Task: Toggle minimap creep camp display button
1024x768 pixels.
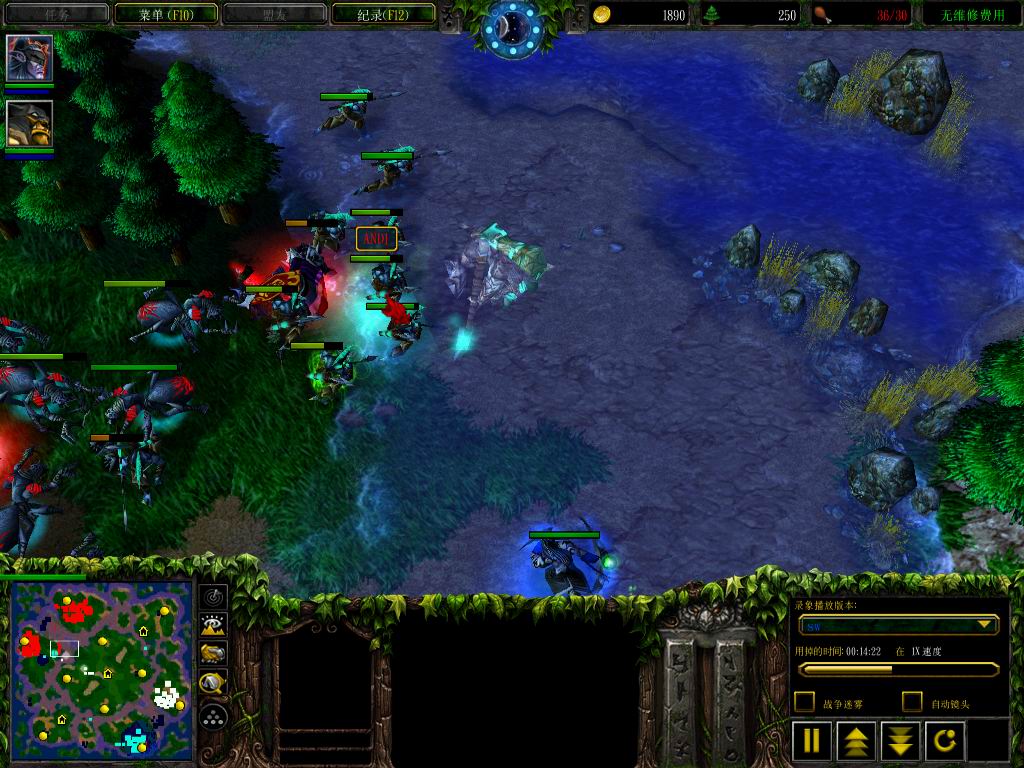Action: (213, 684)
